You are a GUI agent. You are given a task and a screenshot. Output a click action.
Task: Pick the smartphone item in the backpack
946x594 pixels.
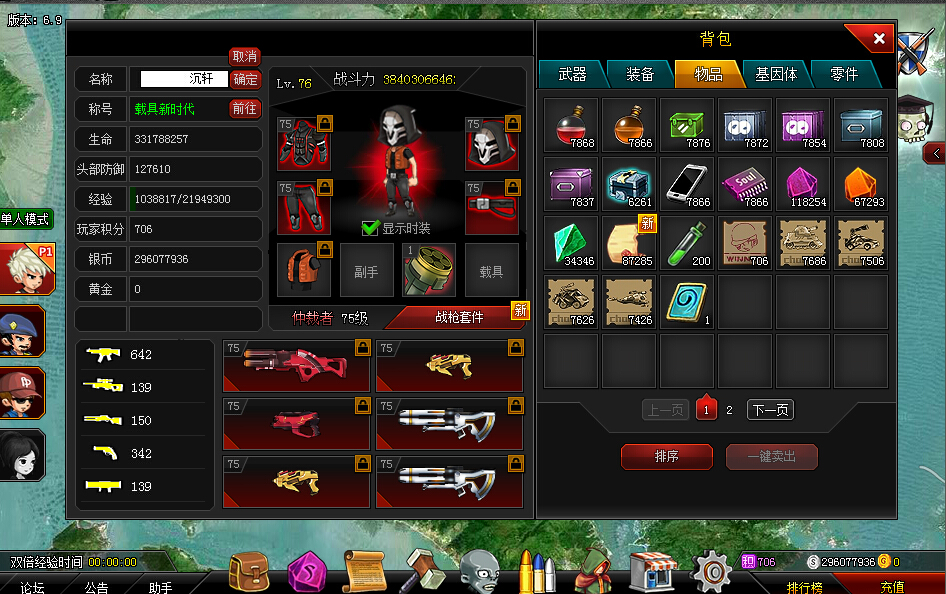coord(687,184)
